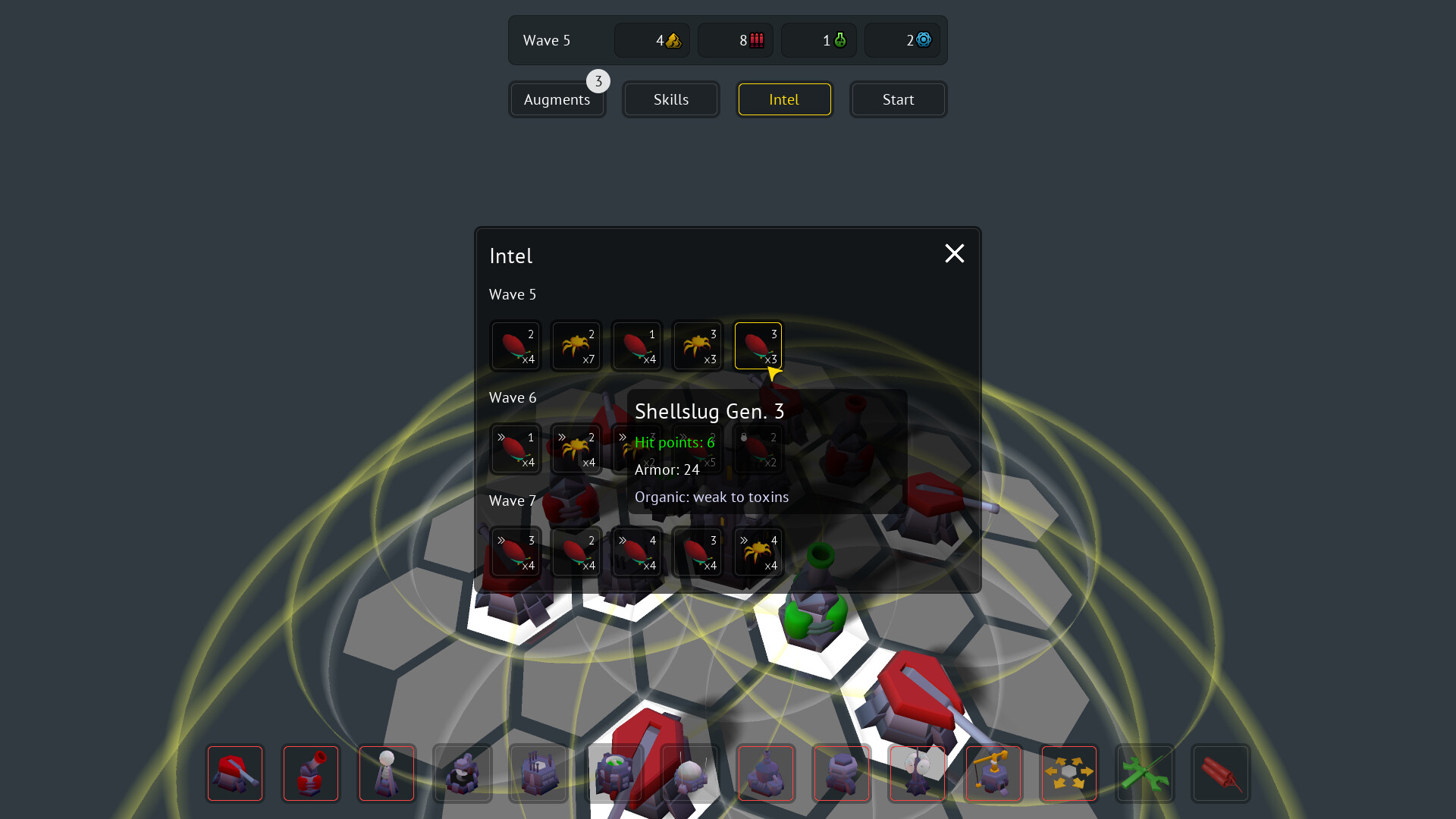
Task: Select the red cannon tower build icon
Action: [x=311, y=773]
